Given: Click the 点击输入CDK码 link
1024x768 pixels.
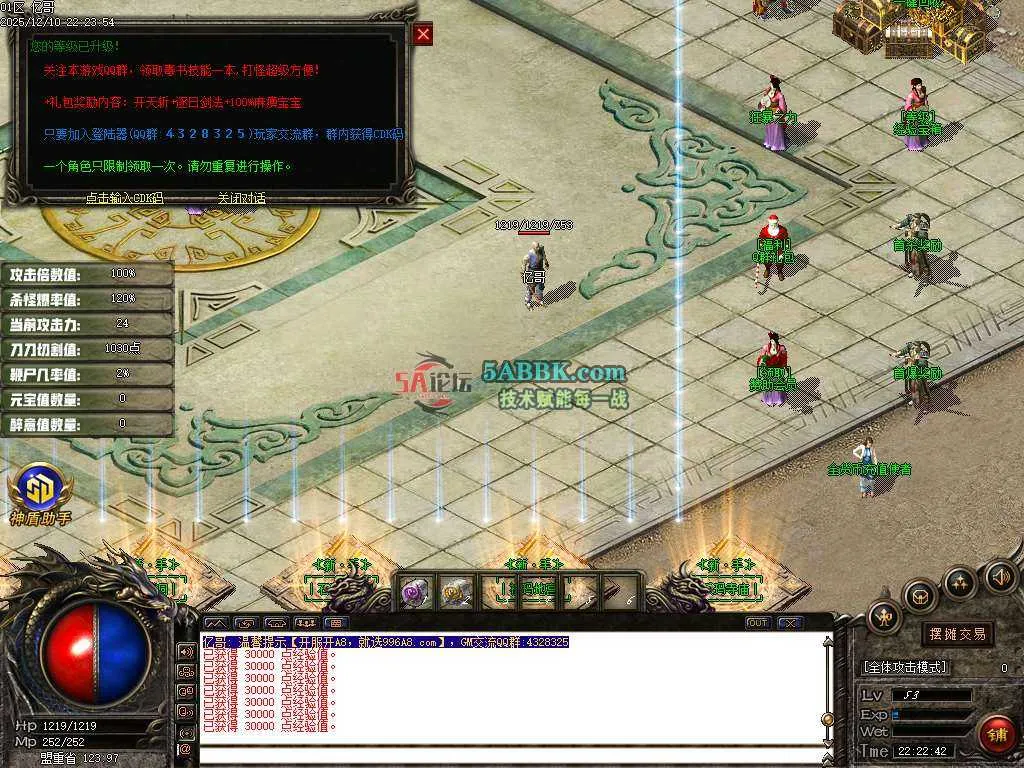Looking at the screenshot, I should tap(124, 198).
